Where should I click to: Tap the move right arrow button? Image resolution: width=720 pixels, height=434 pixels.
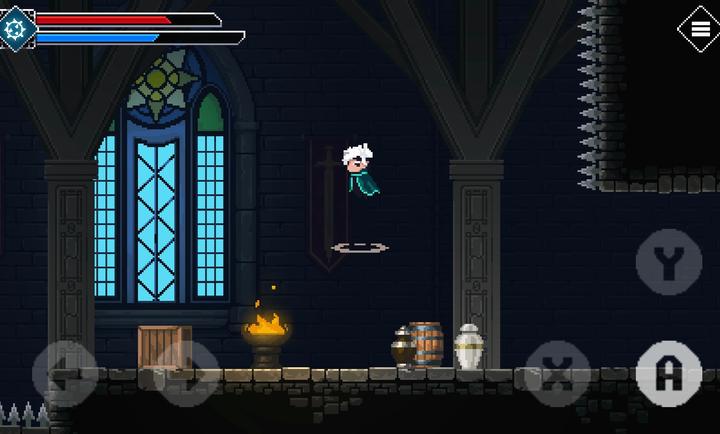pyautogui.click(x=188, y=374)
